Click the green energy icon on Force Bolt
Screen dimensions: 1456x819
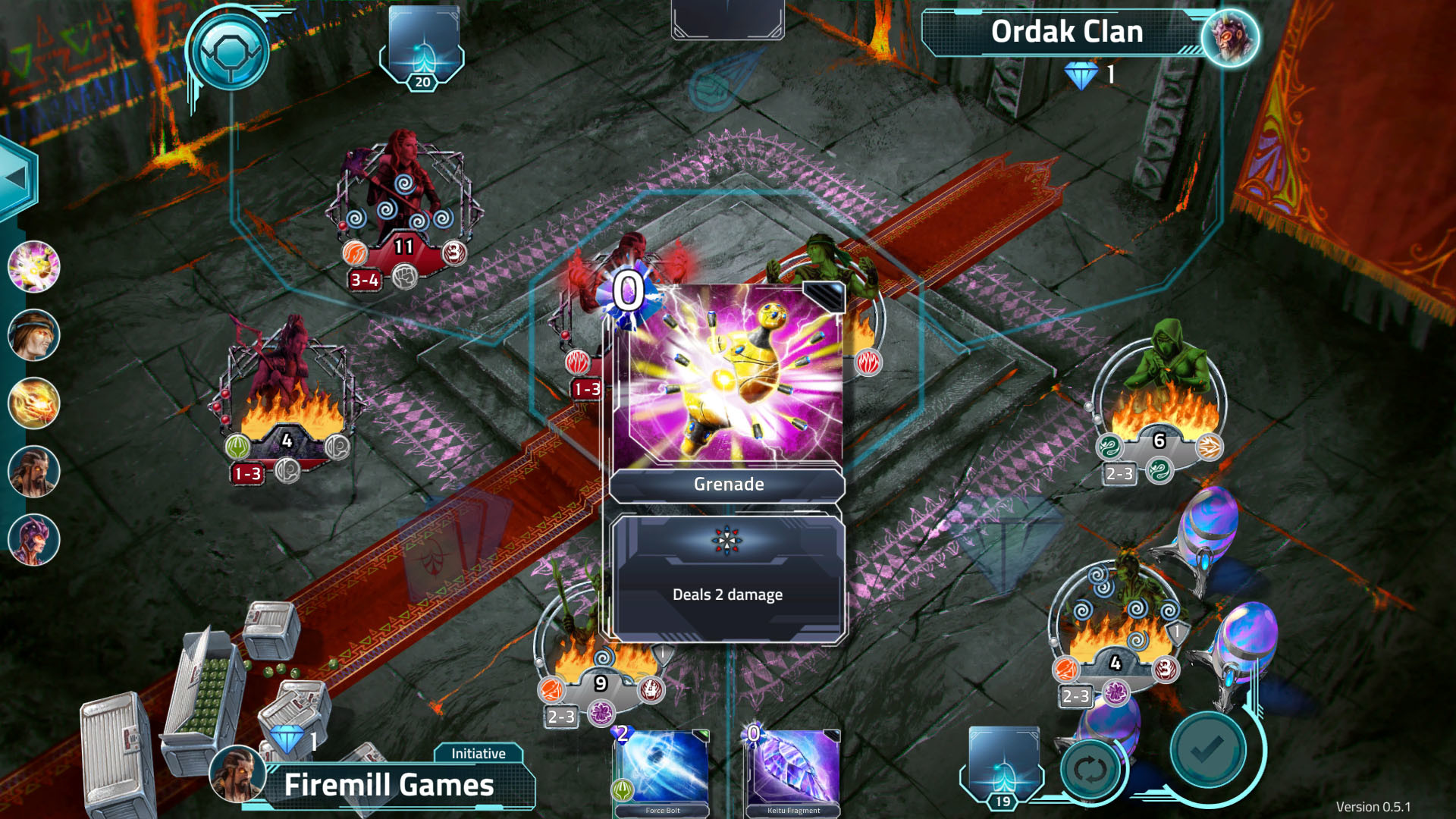(x=623, y=788)
